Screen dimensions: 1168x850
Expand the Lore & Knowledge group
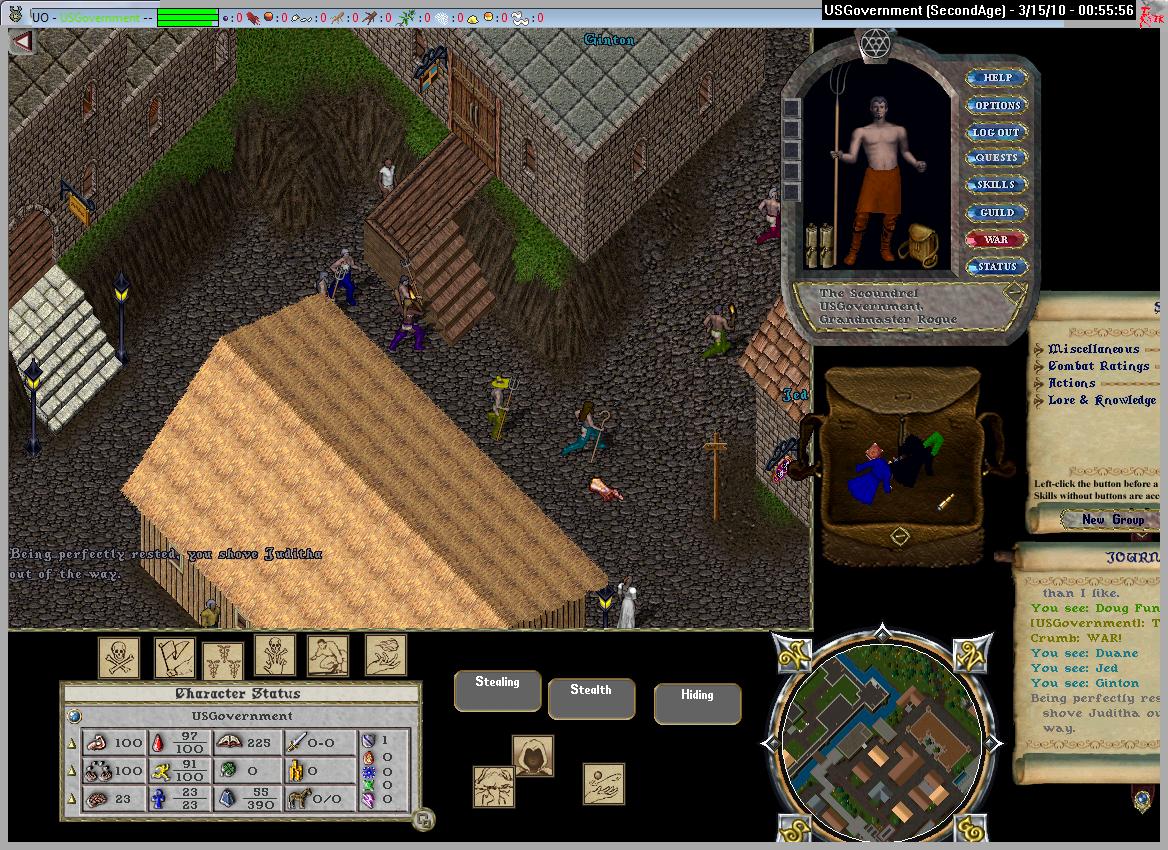(1102, 400)
